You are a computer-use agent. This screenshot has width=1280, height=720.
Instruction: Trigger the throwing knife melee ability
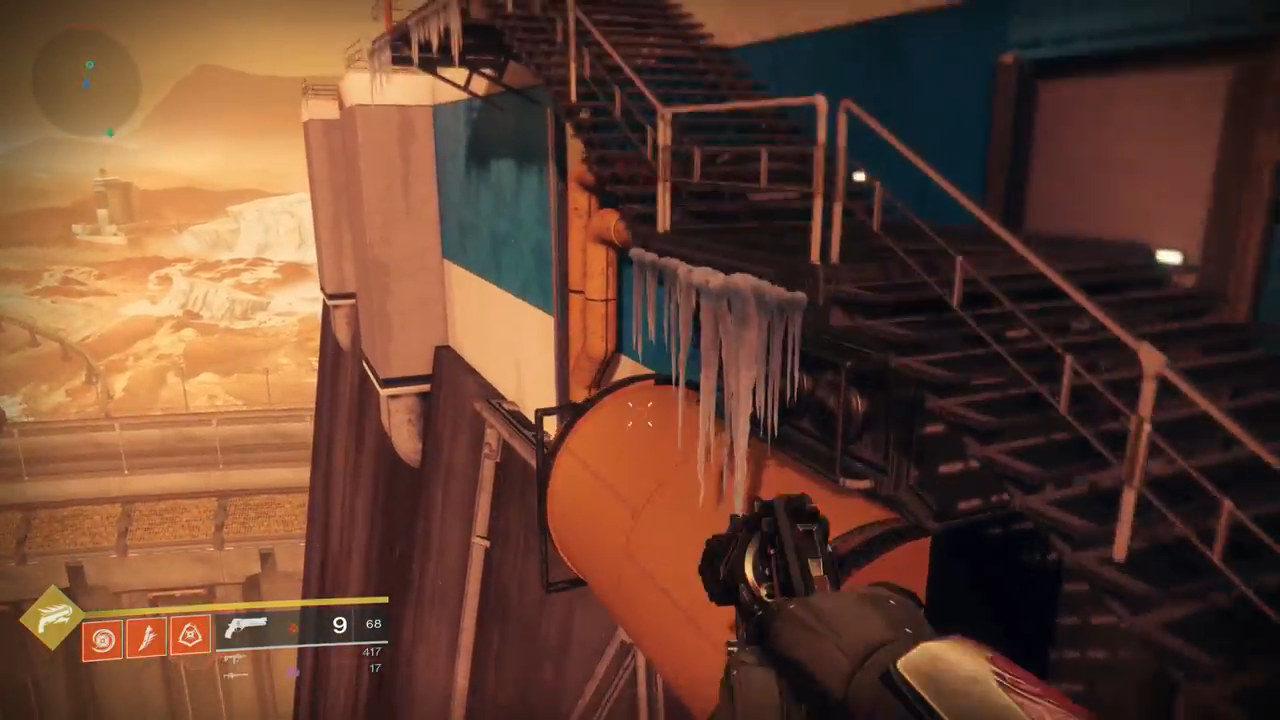(x=146, y=637)
